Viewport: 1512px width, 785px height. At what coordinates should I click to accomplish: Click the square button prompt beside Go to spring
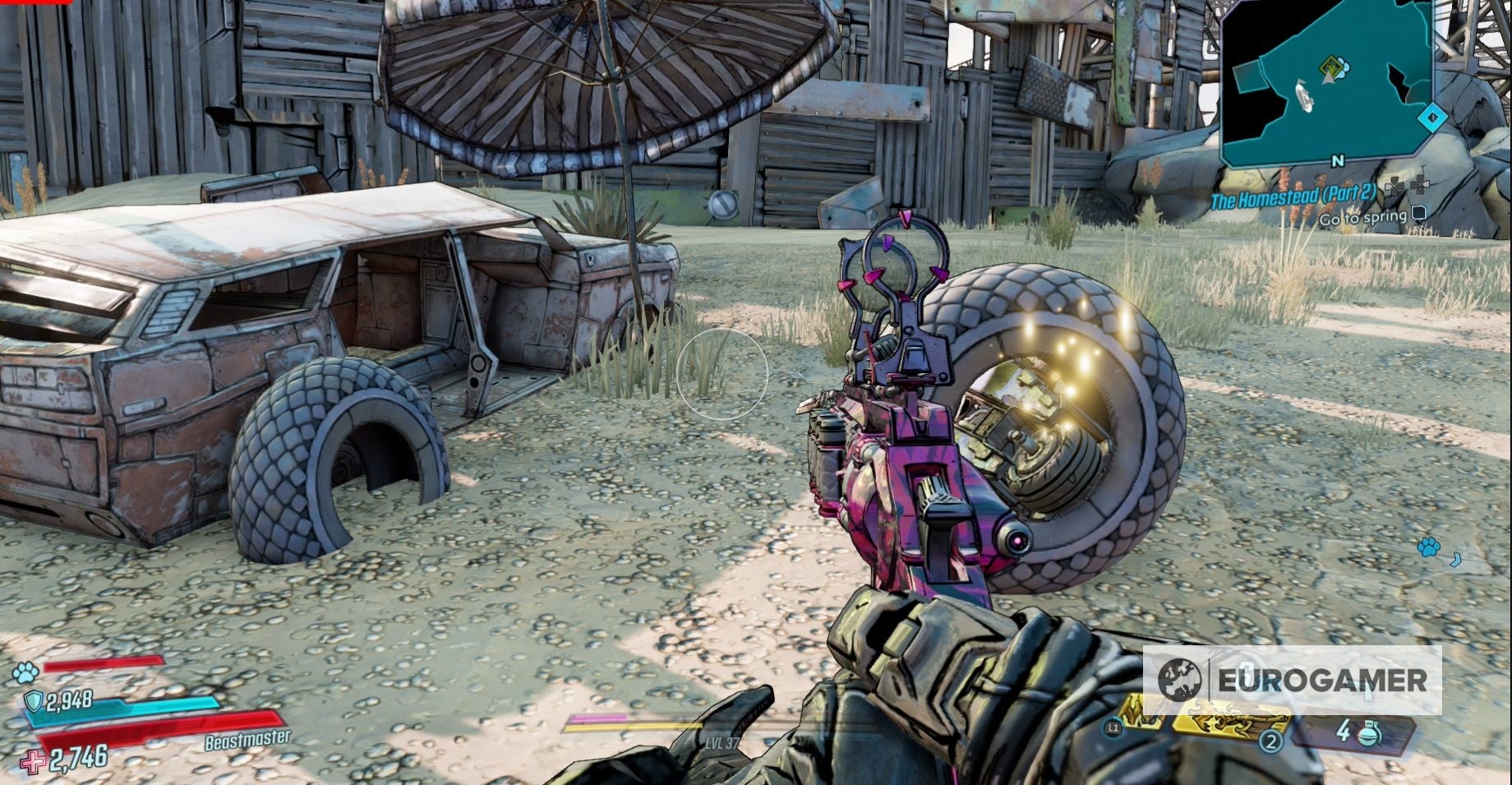[x=1418, y=215]
